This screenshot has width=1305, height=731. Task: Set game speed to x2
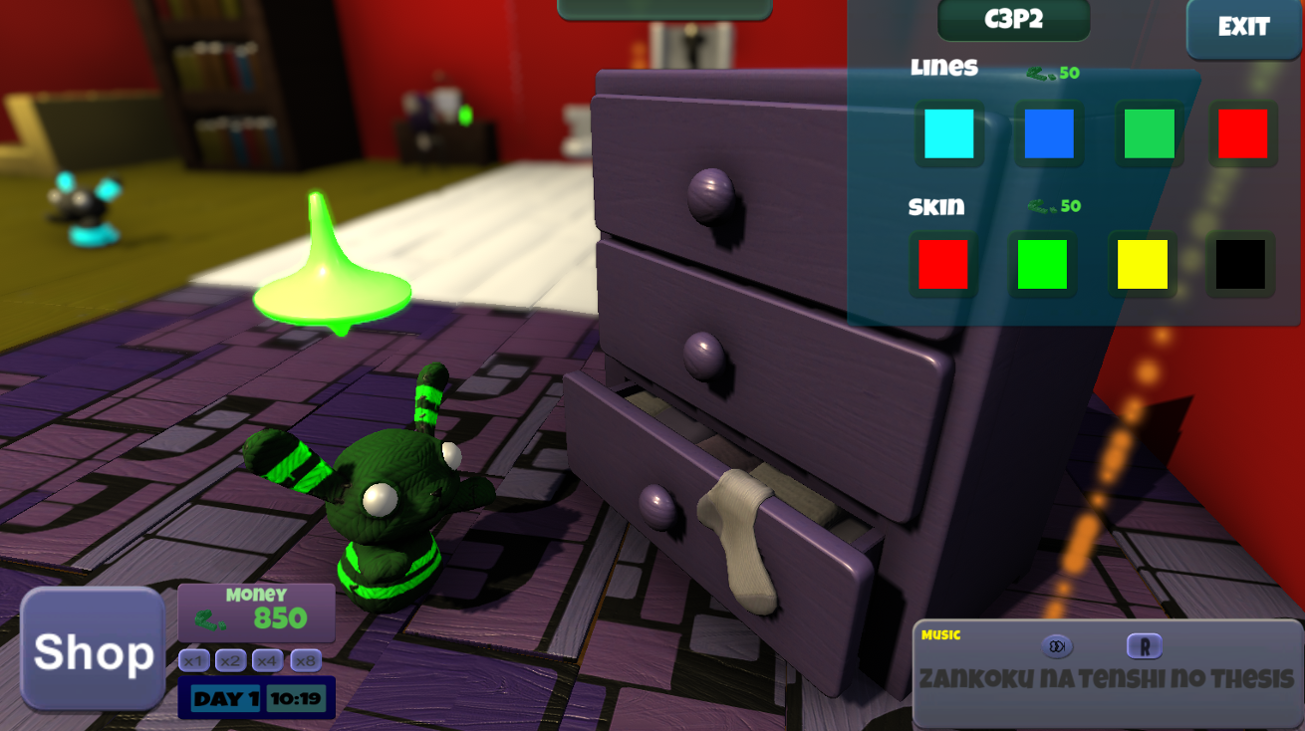[x=230, y=659]
